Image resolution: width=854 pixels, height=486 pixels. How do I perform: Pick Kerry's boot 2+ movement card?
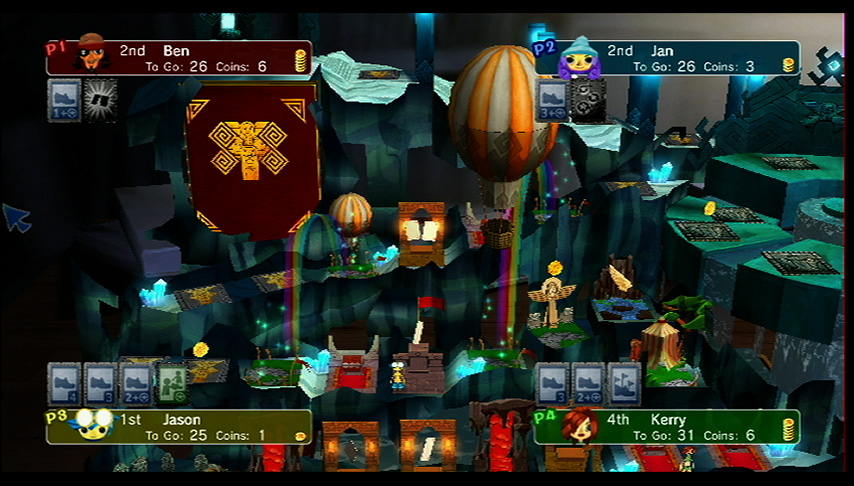point(588,383)
